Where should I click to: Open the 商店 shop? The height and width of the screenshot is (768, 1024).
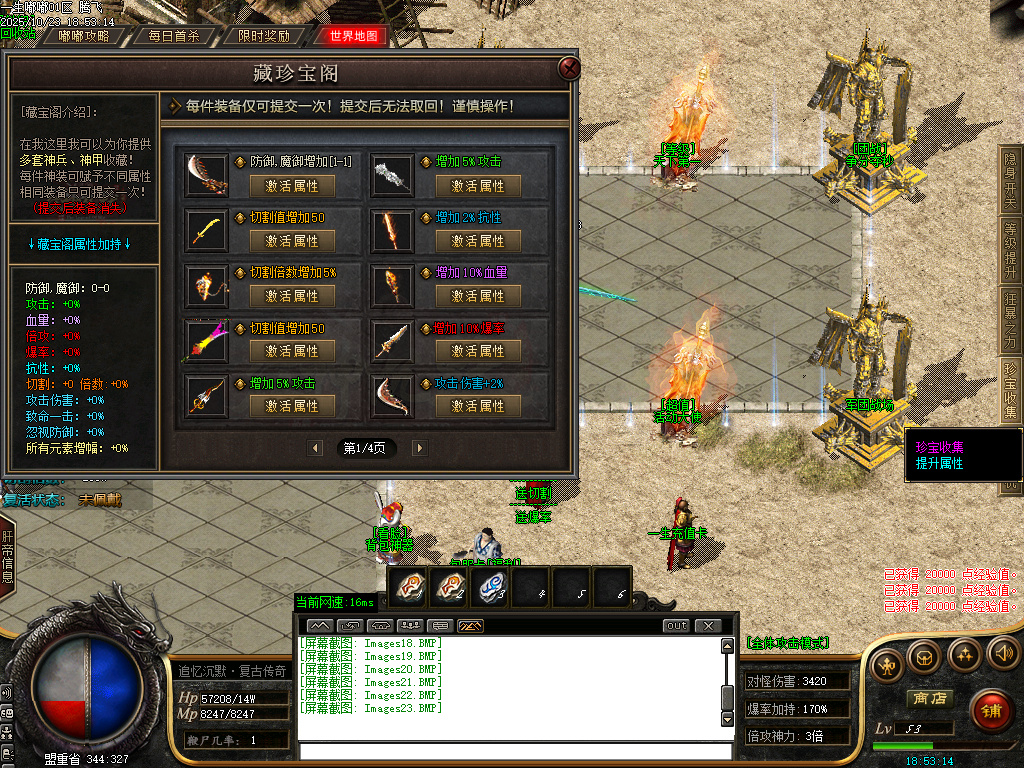pyautogui.click(x=927, y=698)
